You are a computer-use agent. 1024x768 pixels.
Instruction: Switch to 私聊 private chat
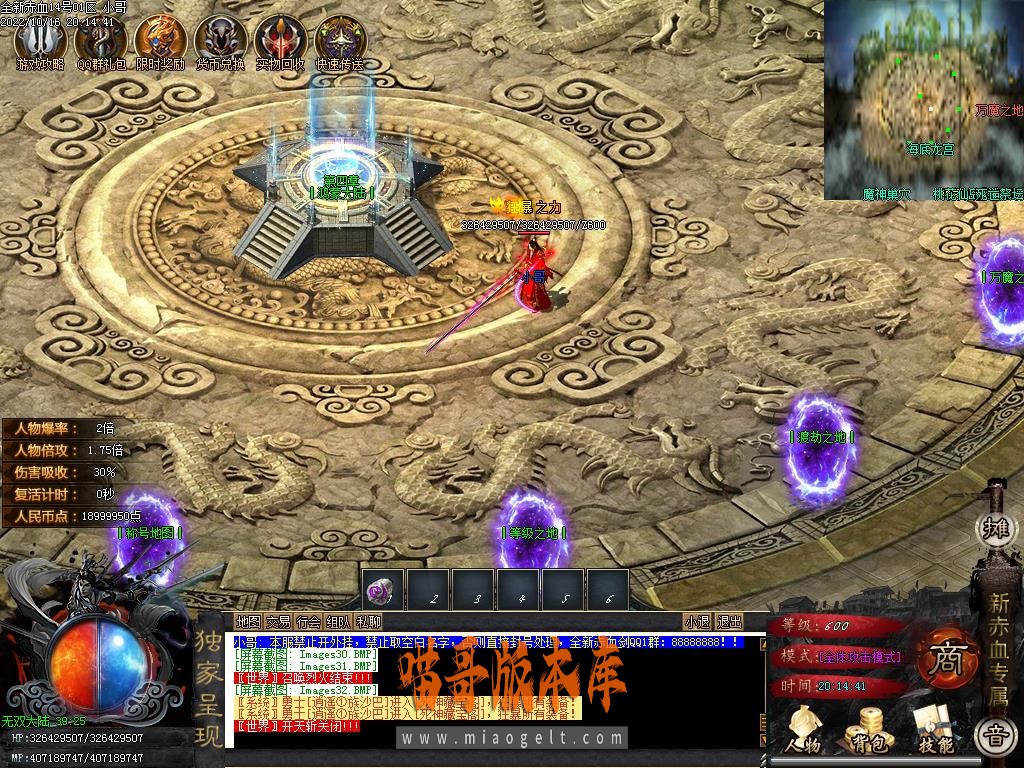pyautogui.click(x=368, y=622)
